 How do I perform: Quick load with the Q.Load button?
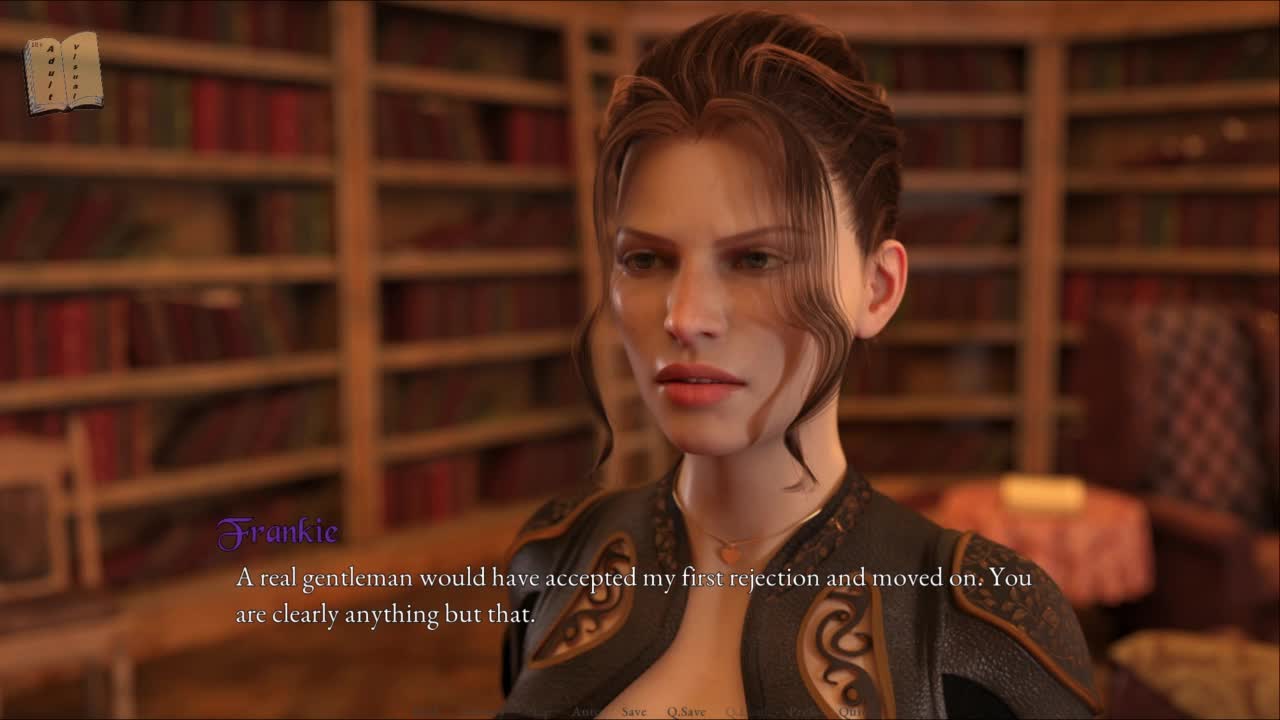coord(745,712)
